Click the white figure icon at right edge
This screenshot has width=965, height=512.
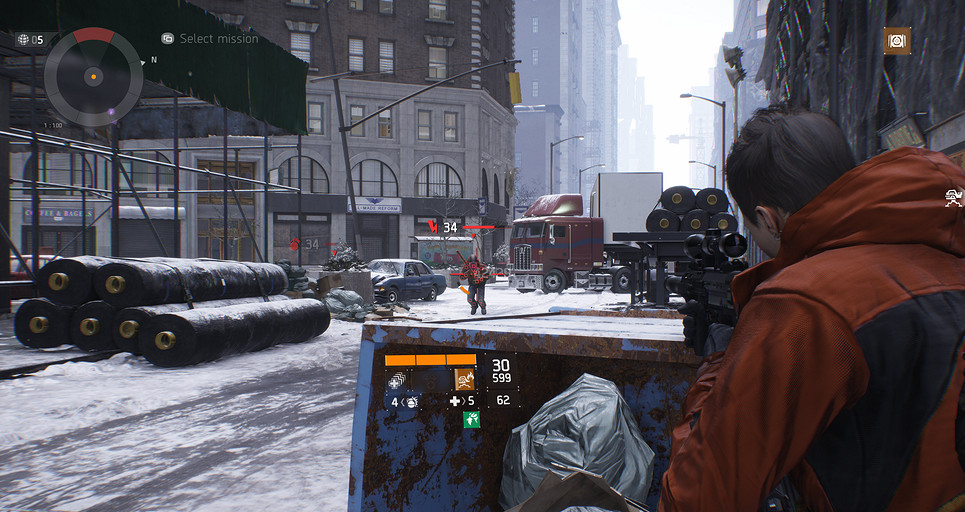point(953,197)
